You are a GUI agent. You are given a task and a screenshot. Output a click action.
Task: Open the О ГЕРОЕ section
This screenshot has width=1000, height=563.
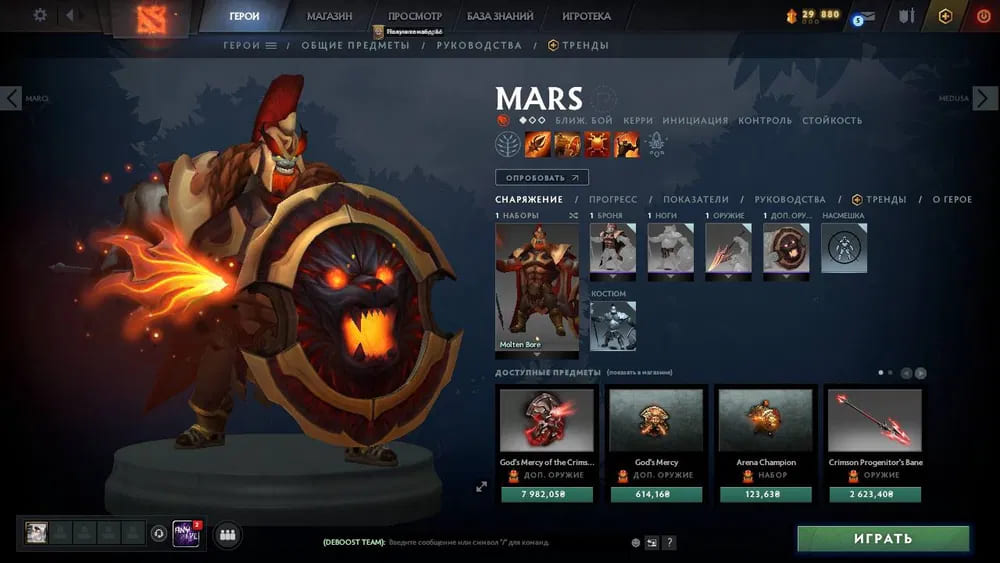tap(952, 200)
